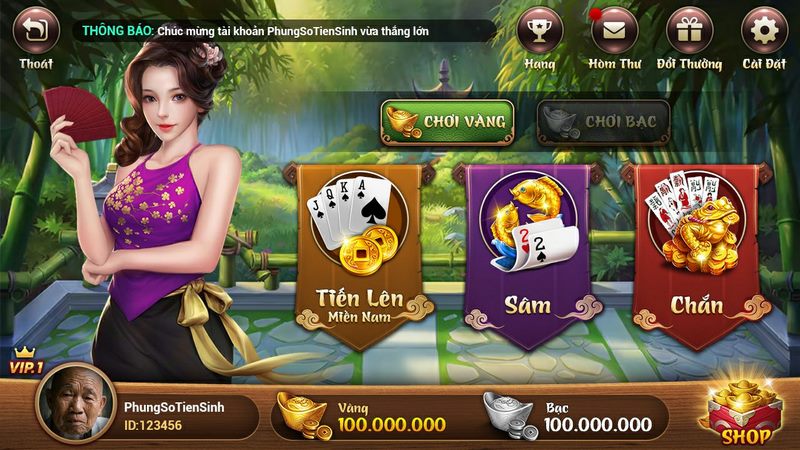This screenshot has height=450, width=800.
Task: Exit using the Thoát back button
Action: 35,31
